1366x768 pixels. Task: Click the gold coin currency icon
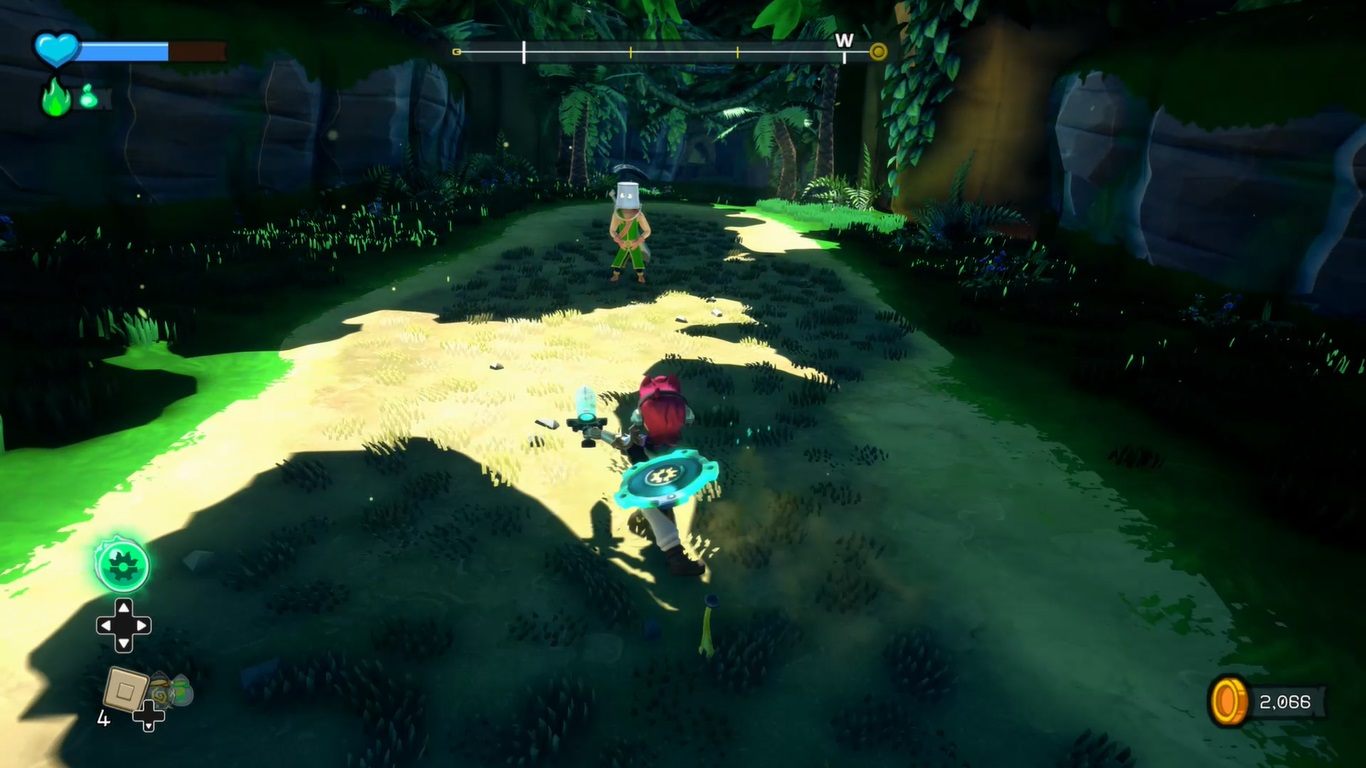coord(1229,701)
